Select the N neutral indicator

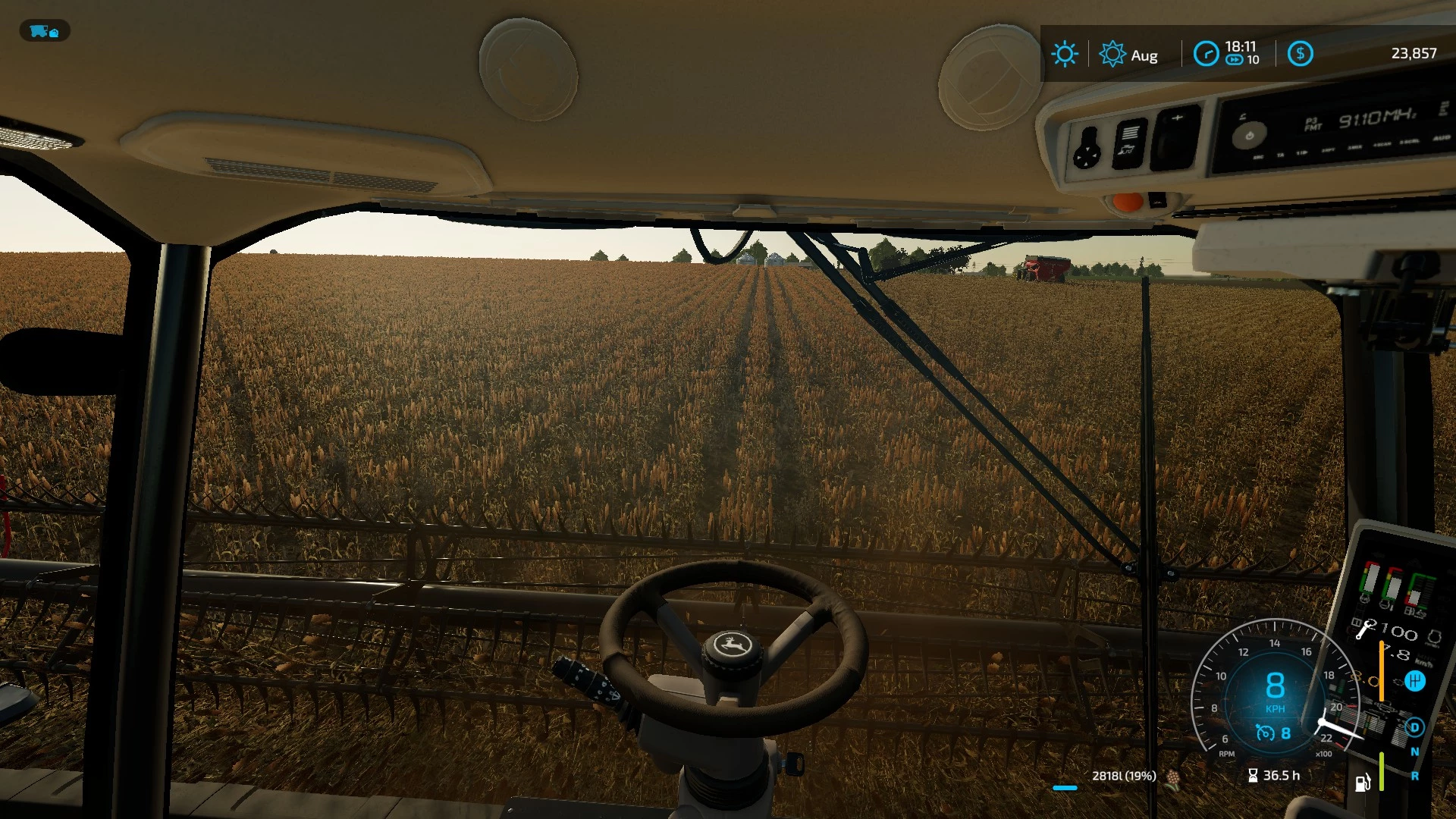(1415, 752)
